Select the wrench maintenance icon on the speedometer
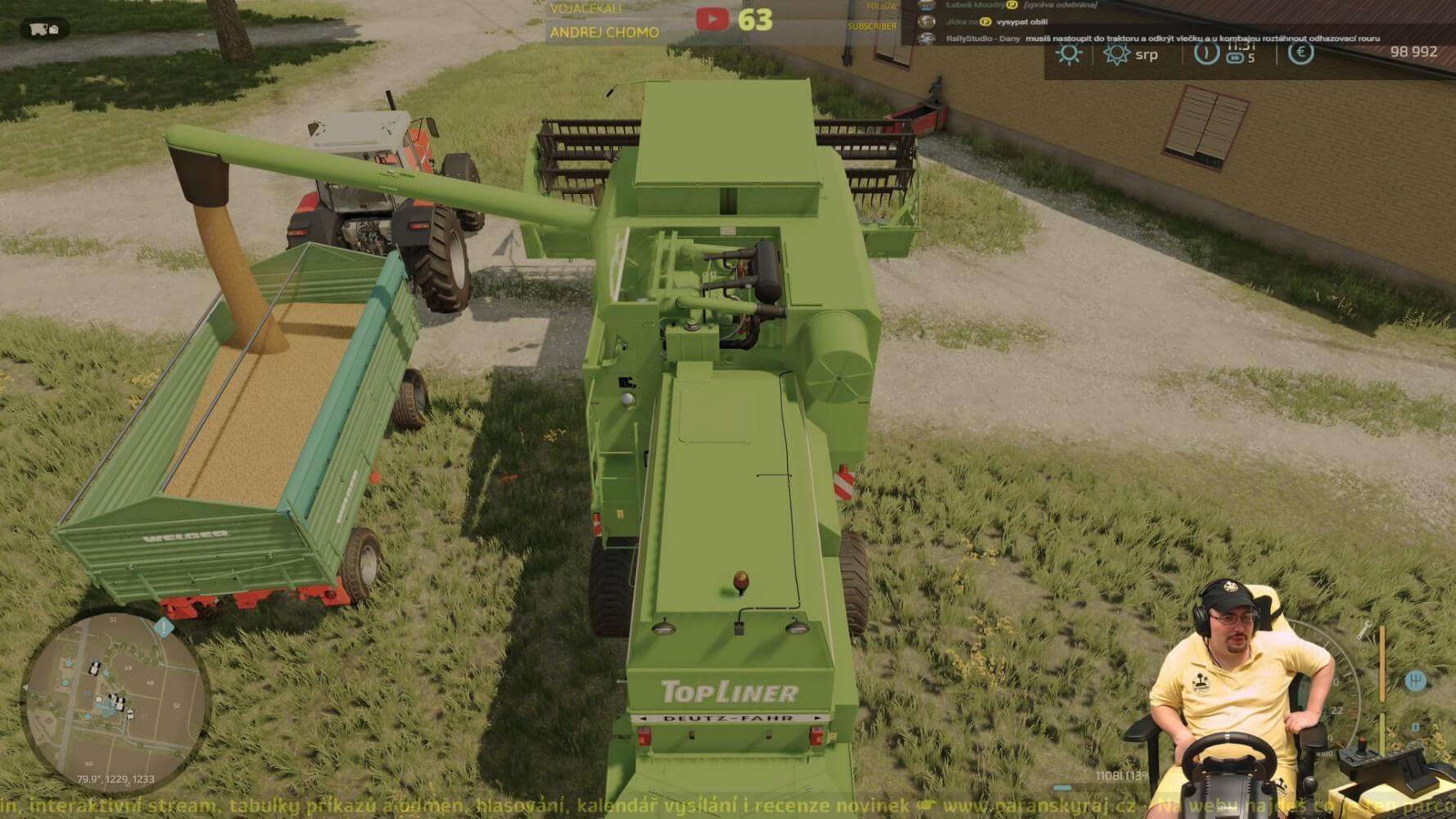The width and height of the screenshot is (1456, 819). (1363, 631)
